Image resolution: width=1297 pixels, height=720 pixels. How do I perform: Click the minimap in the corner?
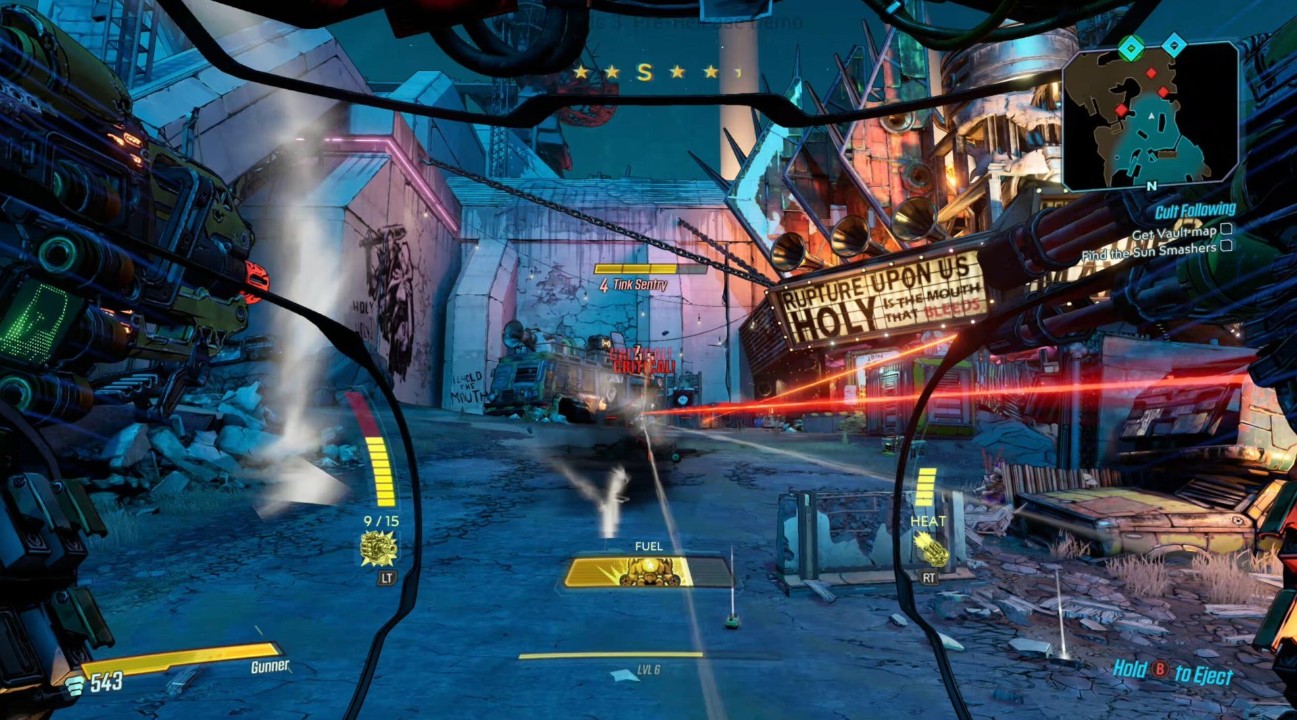click(1150, 117)
